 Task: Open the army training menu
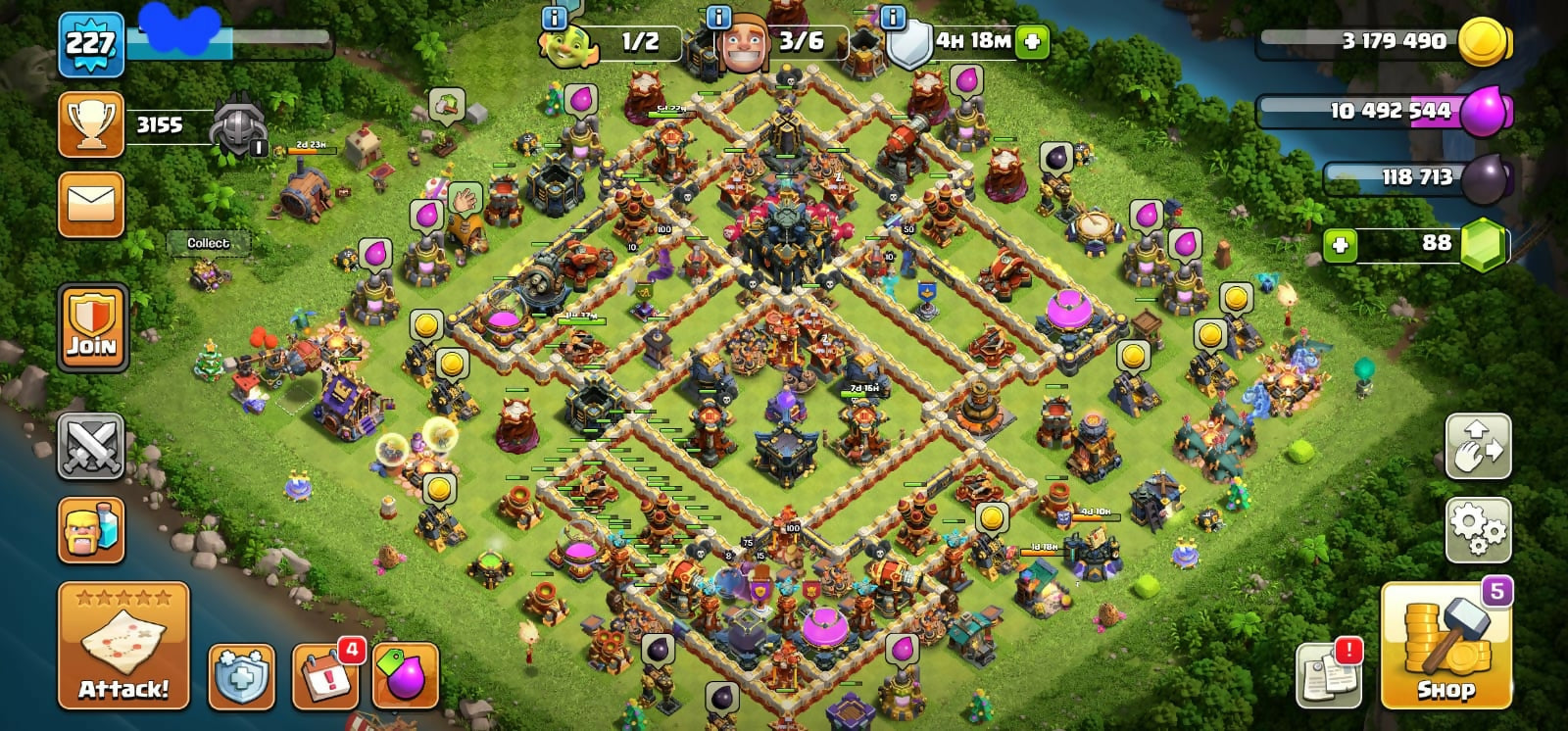click(91, 530)
